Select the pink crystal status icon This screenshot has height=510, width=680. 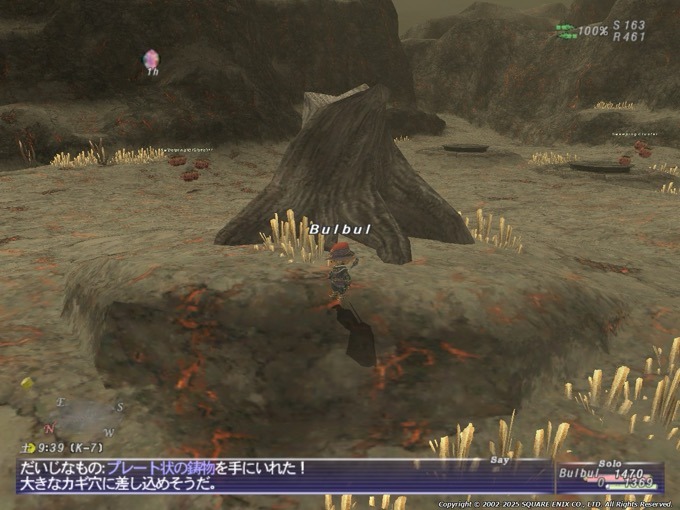pyautogui.click(x=151, y=59)
